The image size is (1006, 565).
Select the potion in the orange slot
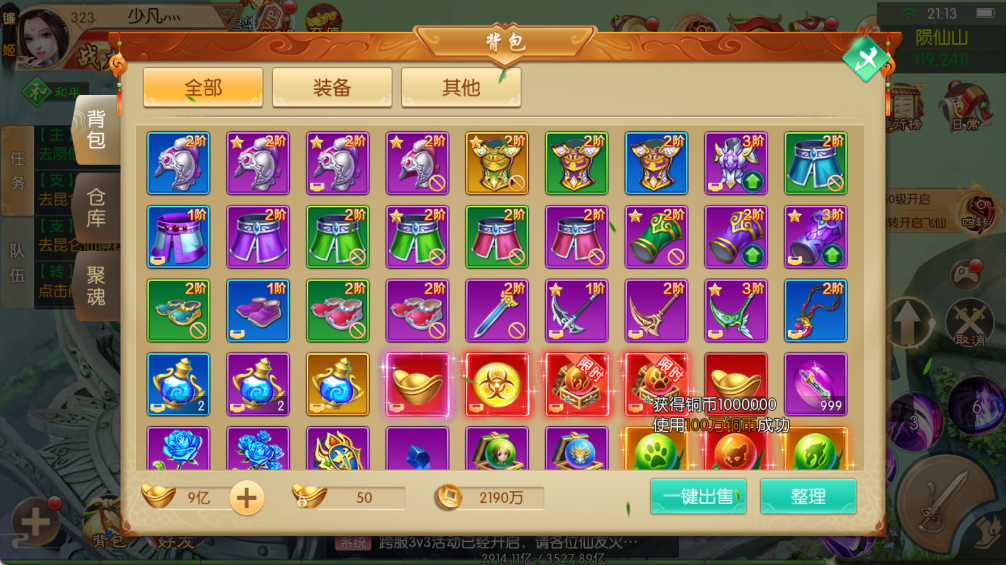pos(338,384)
